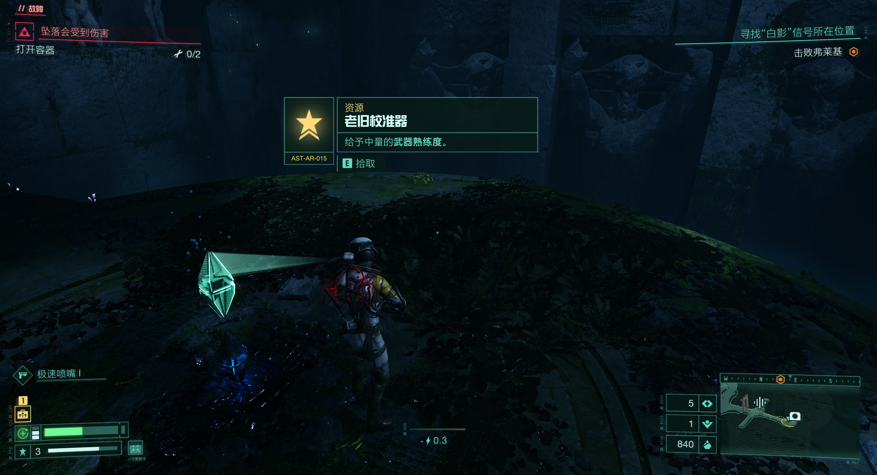Click the green circular healing icon
877x475 pixels.
[23, 433]
